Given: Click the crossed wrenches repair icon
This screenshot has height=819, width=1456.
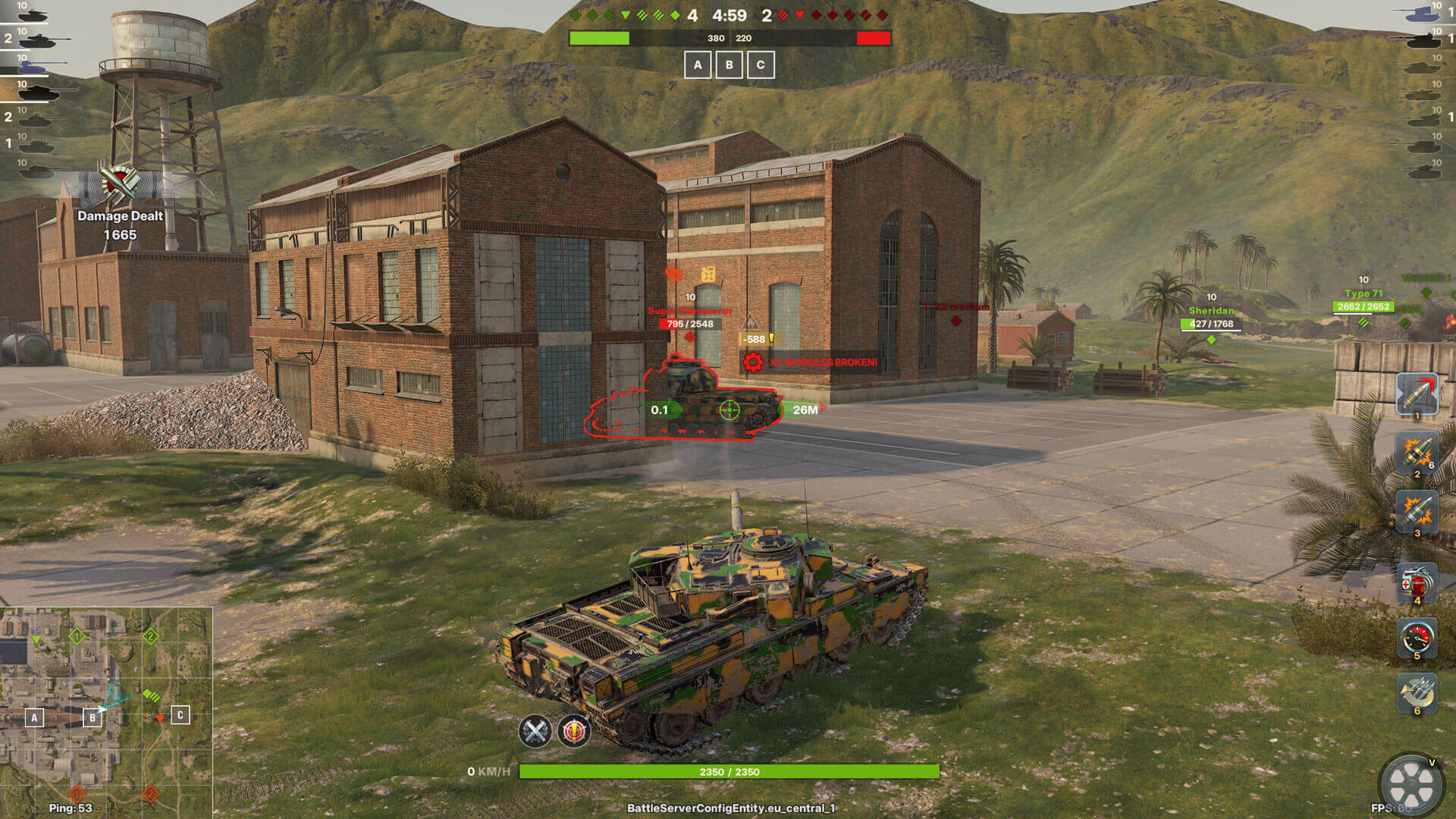Looking at the screenshot, I should click(535, 731).
